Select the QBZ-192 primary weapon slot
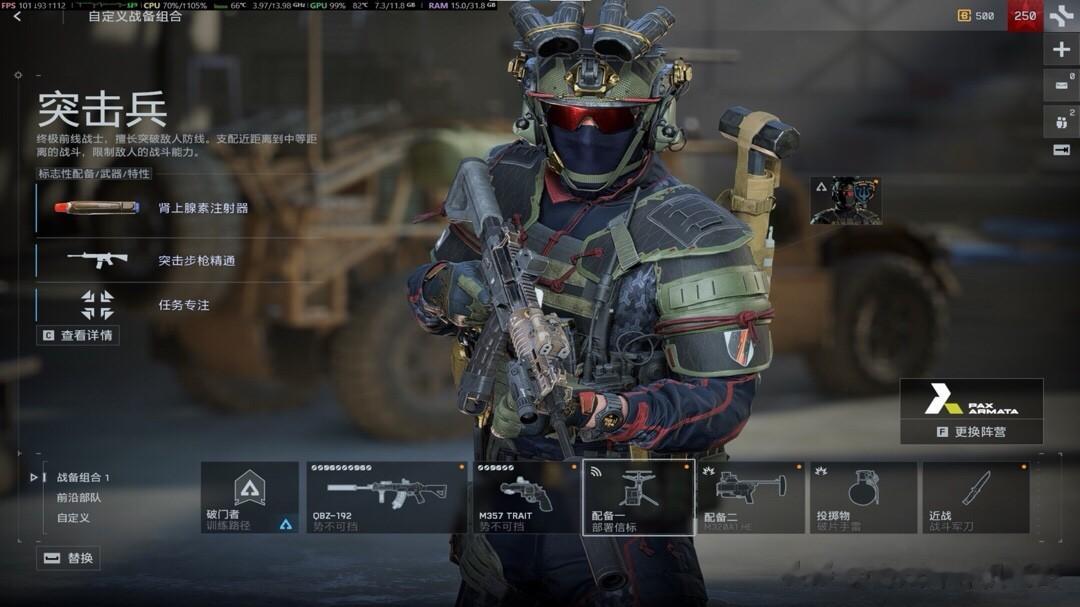1080x607 pixels. [x=387, y=497]
